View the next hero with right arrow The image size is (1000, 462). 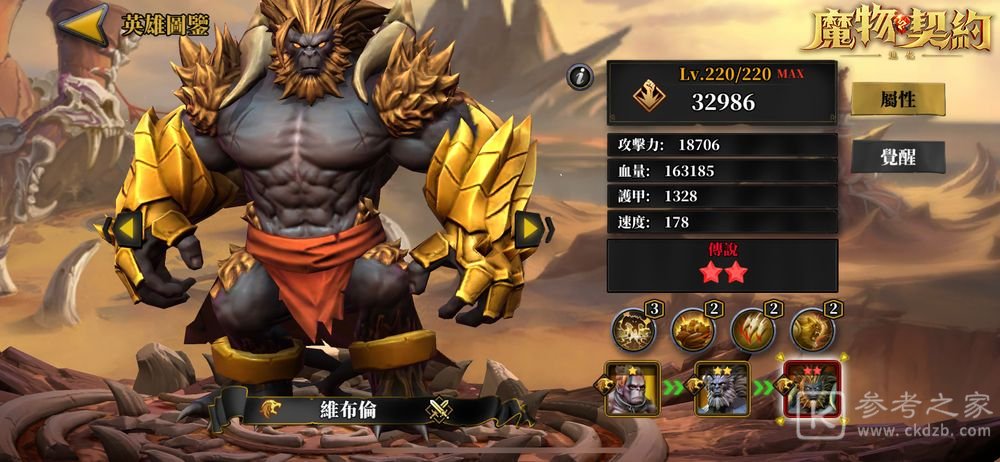pyautogui.click(x=528, y=229)
